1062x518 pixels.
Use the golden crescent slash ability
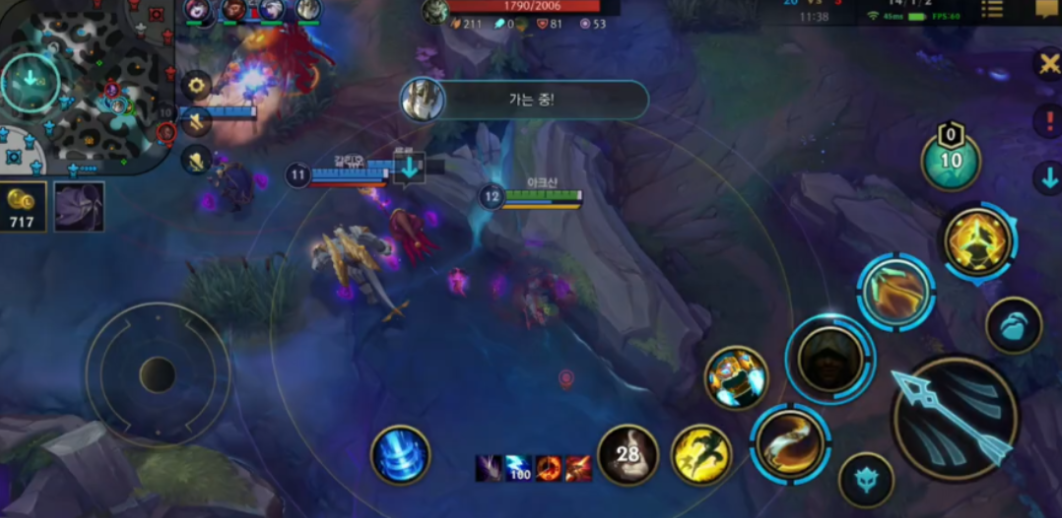[x=790, y=441]
